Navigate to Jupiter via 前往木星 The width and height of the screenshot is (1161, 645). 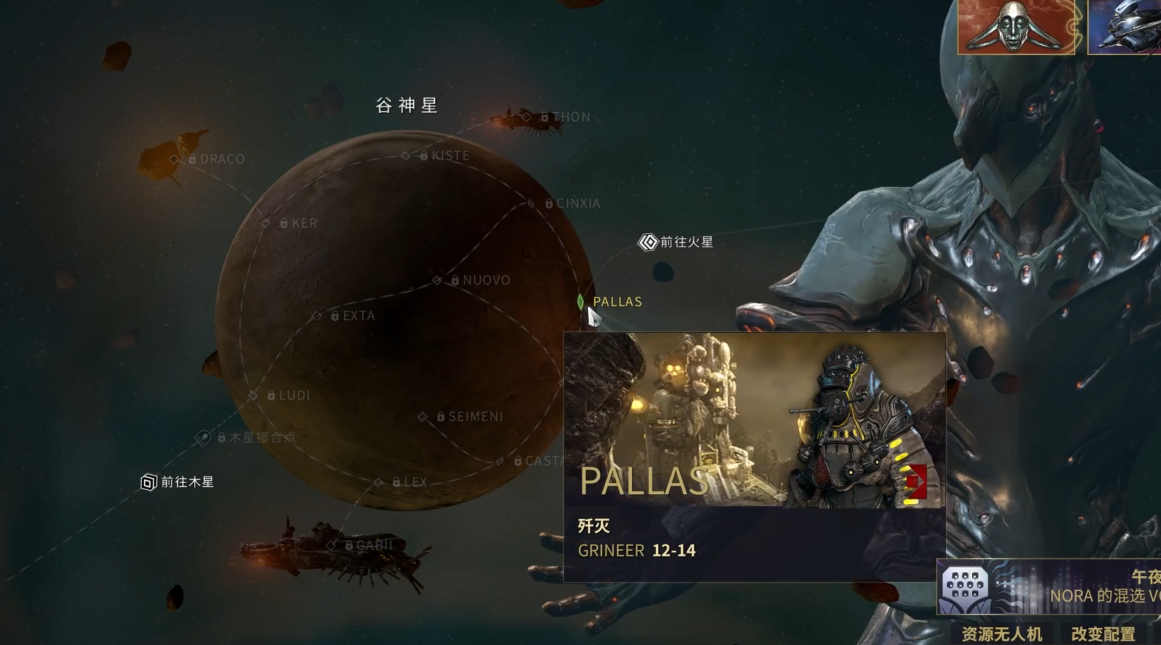(x=149, y=482)
